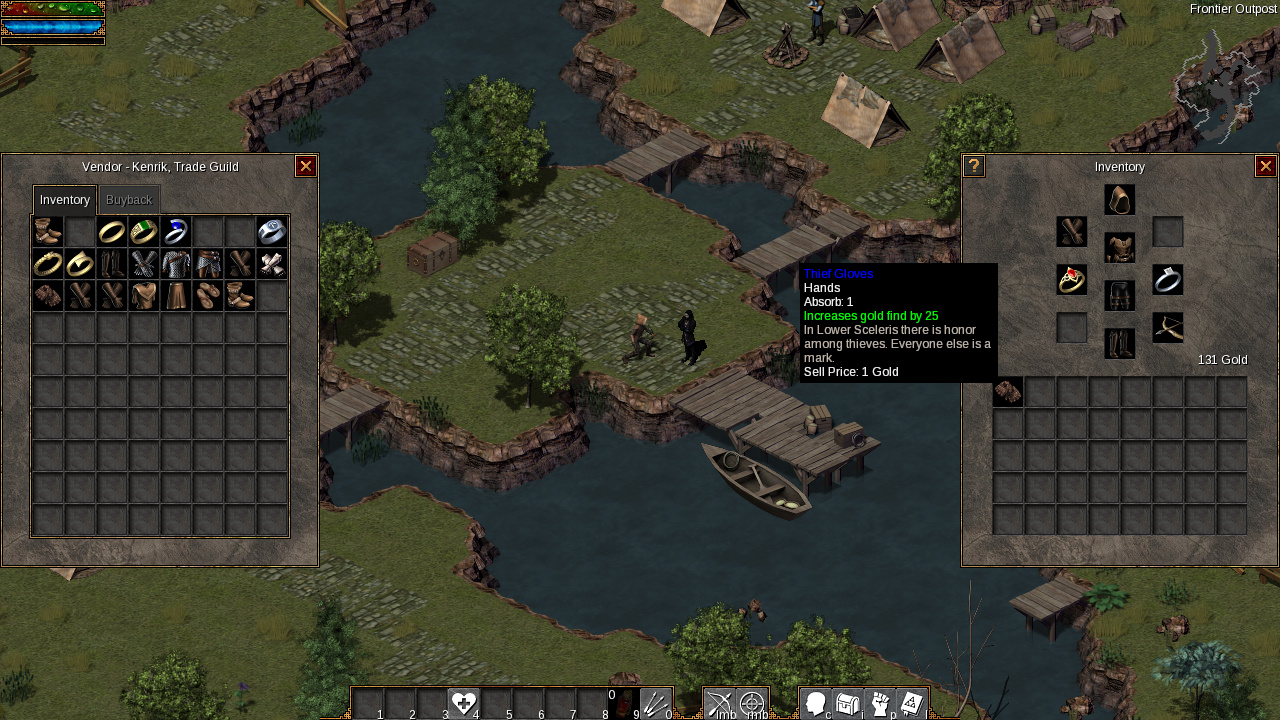Select the equipped bow weapon slot

pos(1168,328)
